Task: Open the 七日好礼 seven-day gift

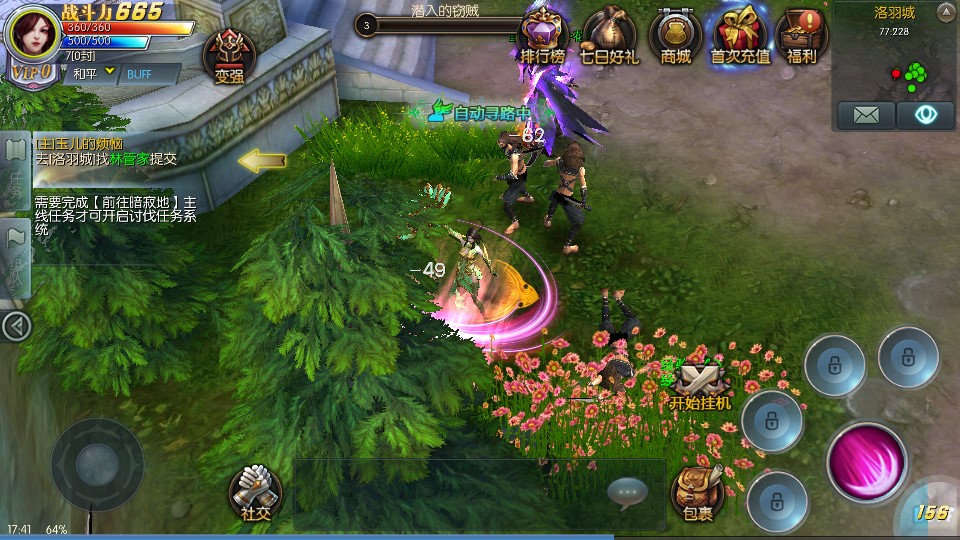Action: tap(609, 35)
